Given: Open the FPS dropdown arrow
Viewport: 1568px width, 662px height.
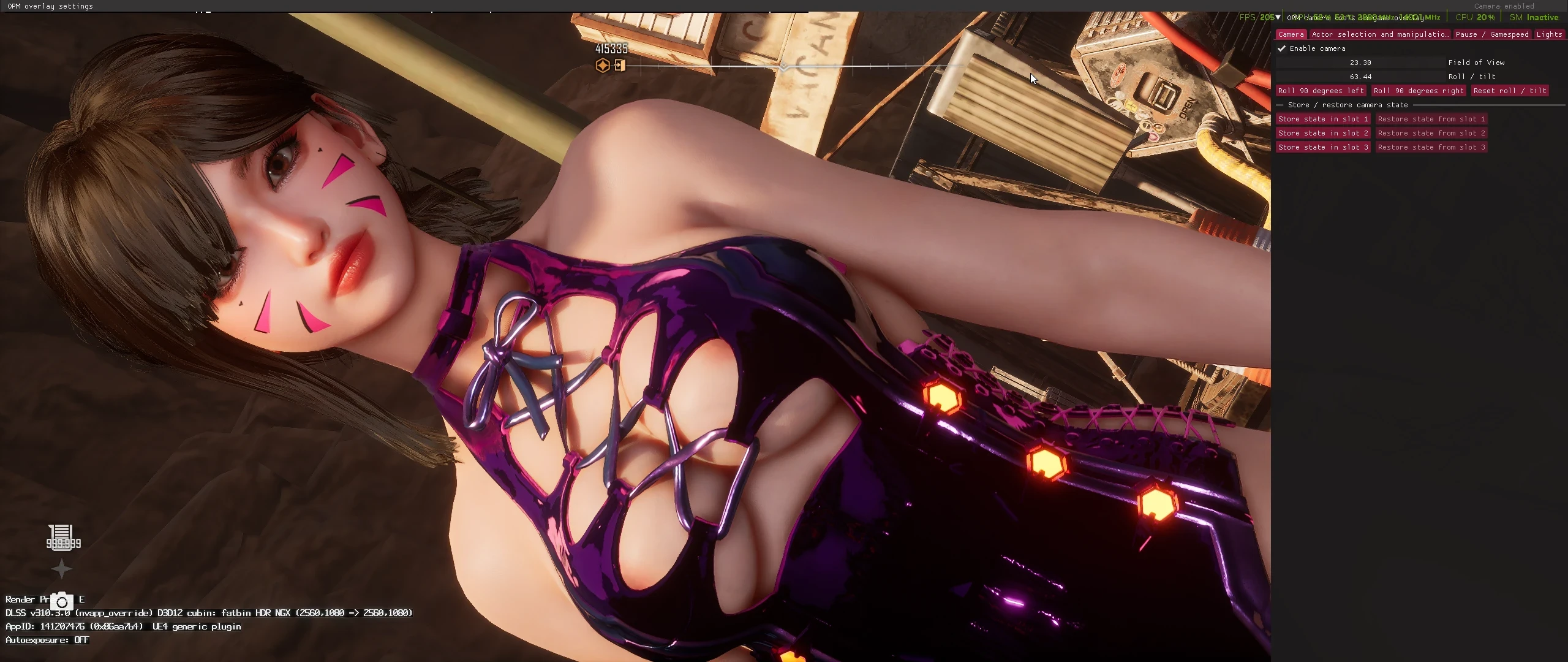Looking at the screenshot, I should pos(1278,17).
